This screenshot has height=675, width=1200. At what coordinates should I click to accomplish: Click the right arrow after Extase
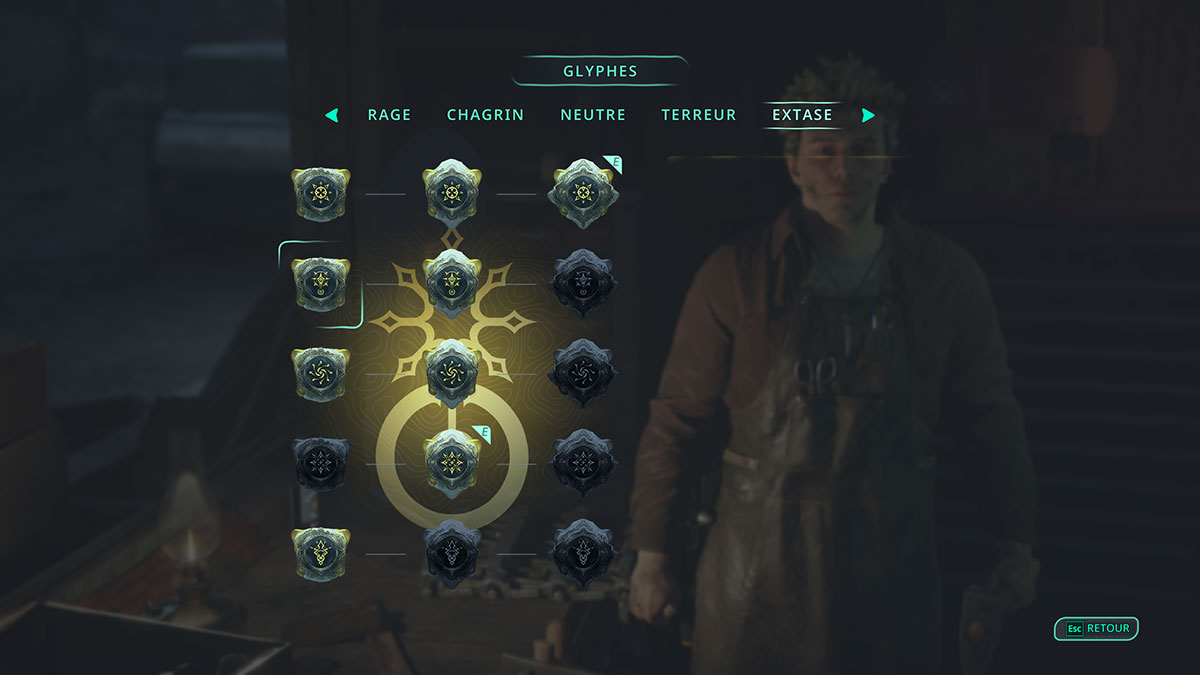point(868,115)
